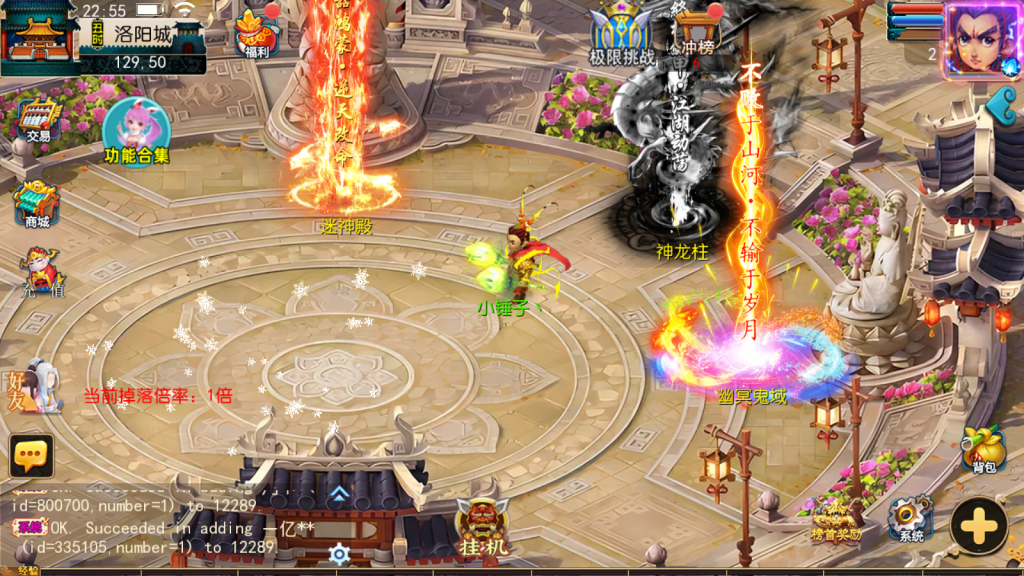Expand the chat log with up arrow

[x=340, y=492]
